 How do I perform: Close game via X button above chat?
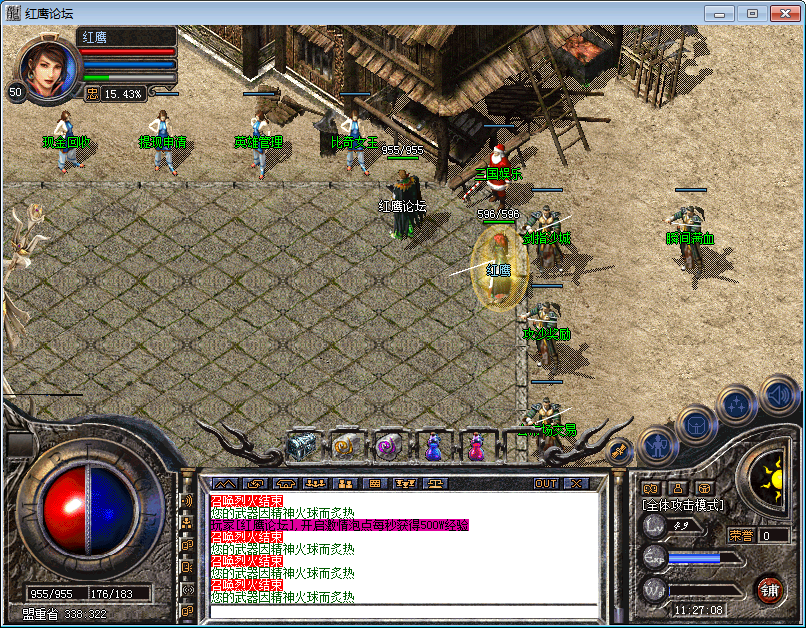[576, 484]
